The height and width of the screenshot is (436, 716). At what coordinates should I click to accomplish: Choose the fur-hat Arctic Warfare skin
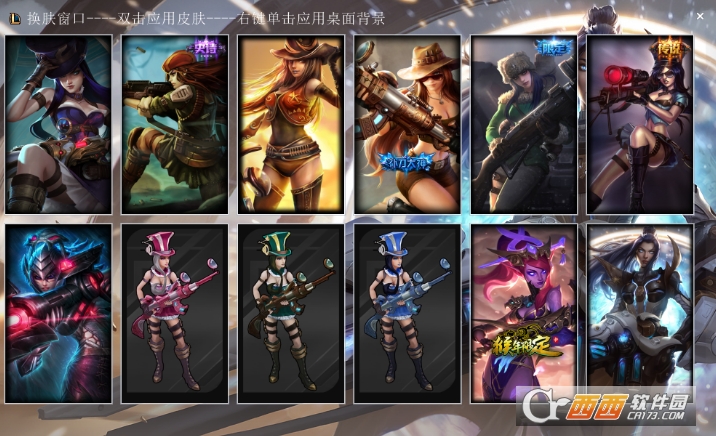523,124
